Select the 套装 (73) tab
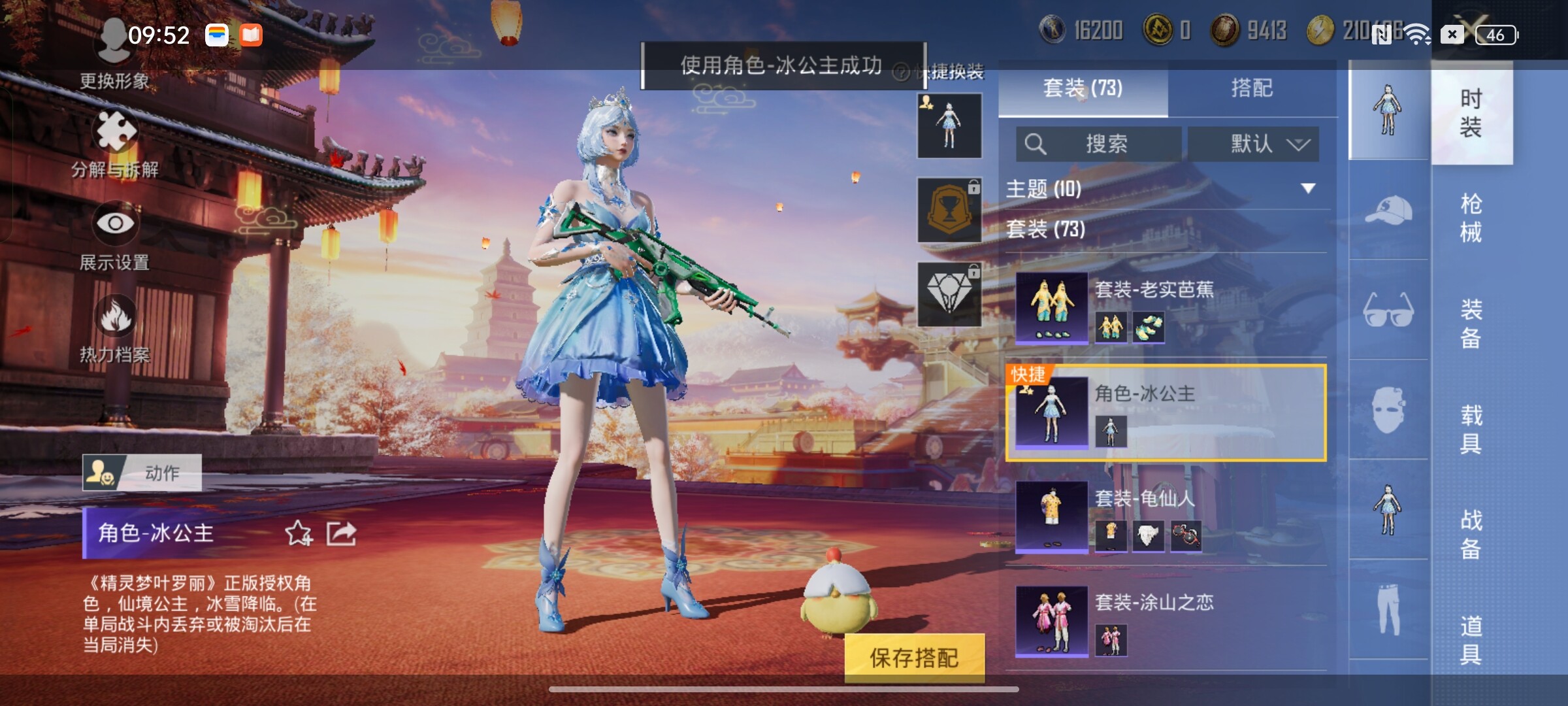Image resolution: width=1568 pixels, height=706 pixels. click(1083, 88)
